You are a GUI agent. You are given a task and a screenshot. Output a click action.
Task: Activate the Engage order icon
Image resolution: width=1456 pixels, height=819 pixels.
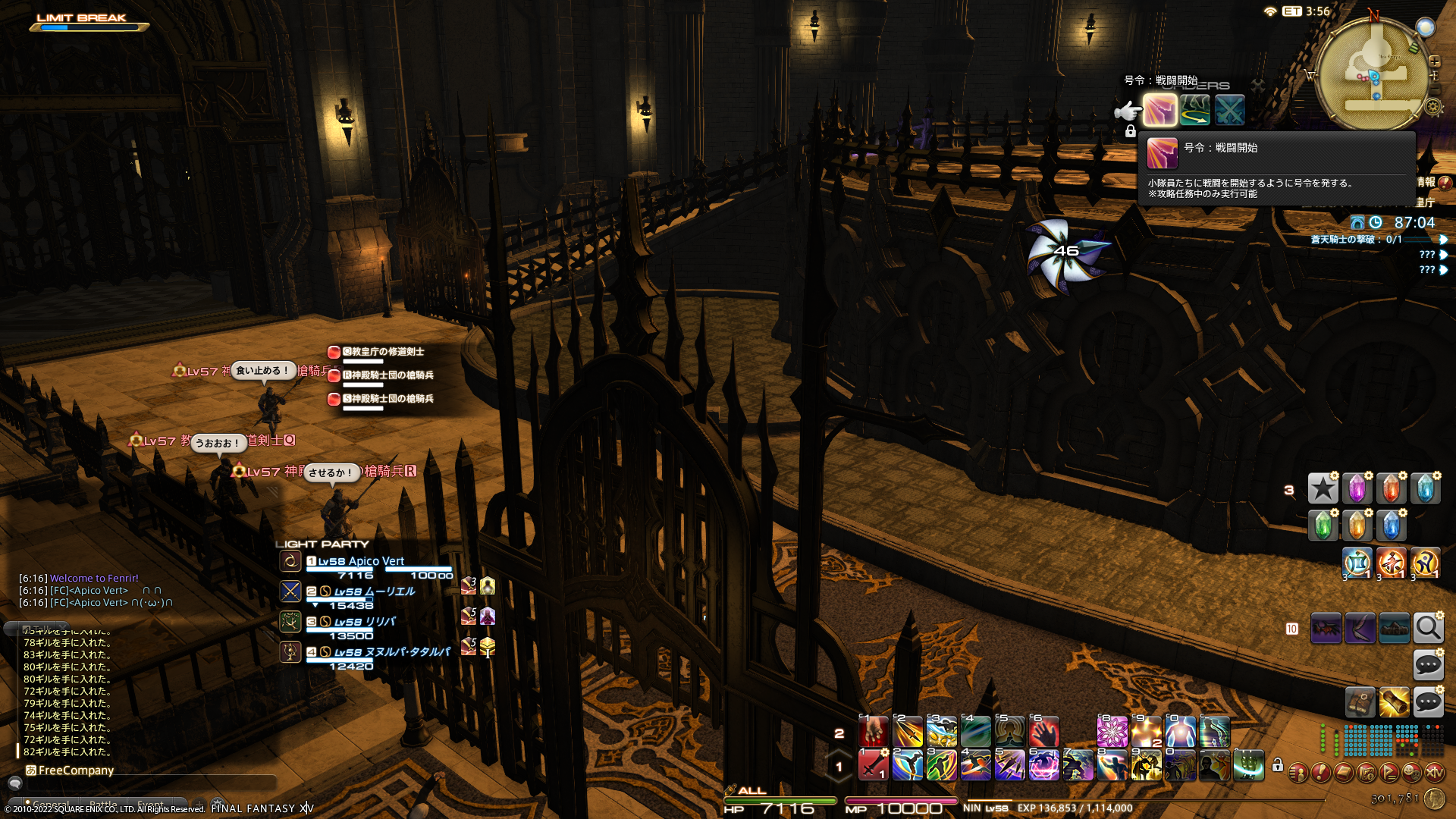click(1159, 111)
